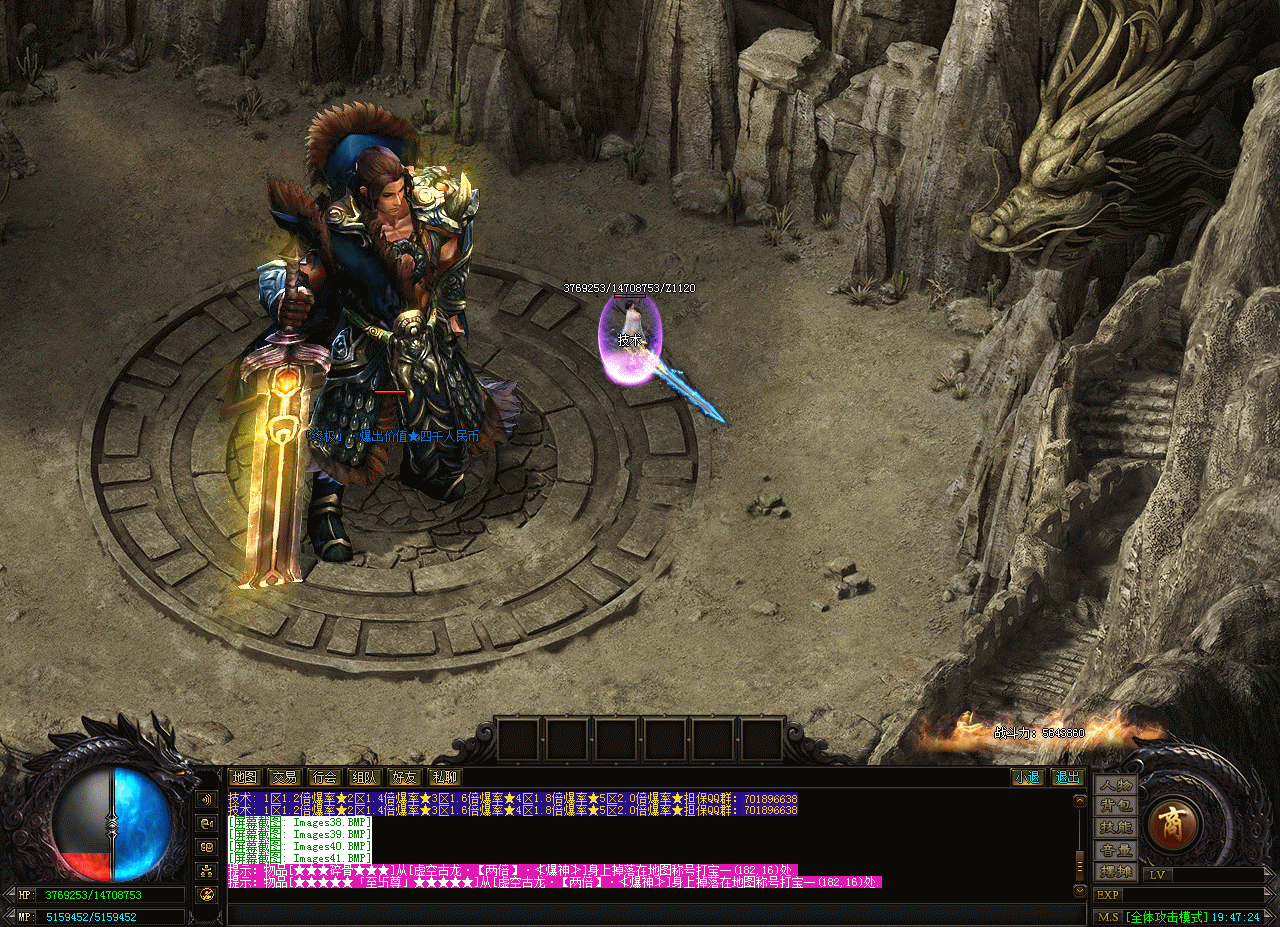Screen dimensions: 1280x927
Task: Open the 人物 character panel
Action: [x=1116, y=785]
